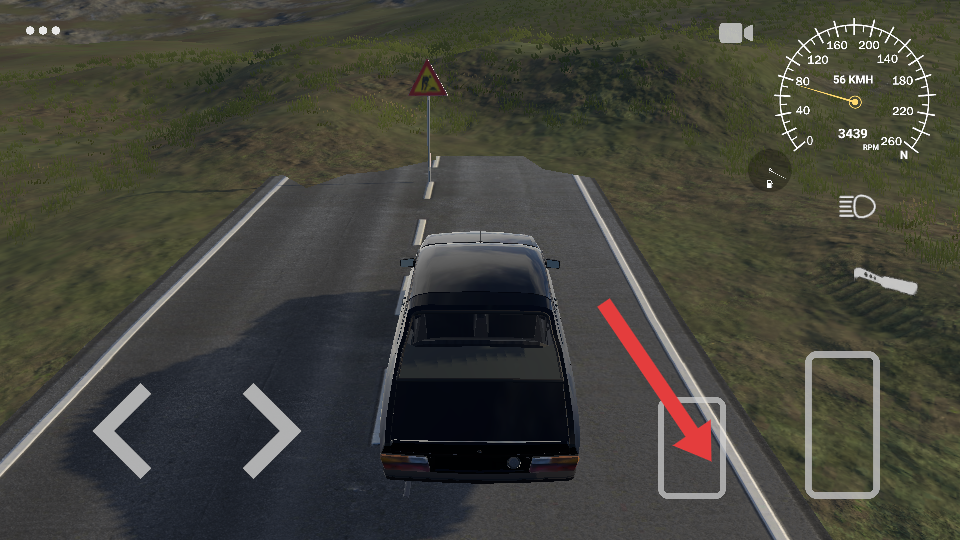
Task: Toggle the headlights icon
Action: coord(857,207)
